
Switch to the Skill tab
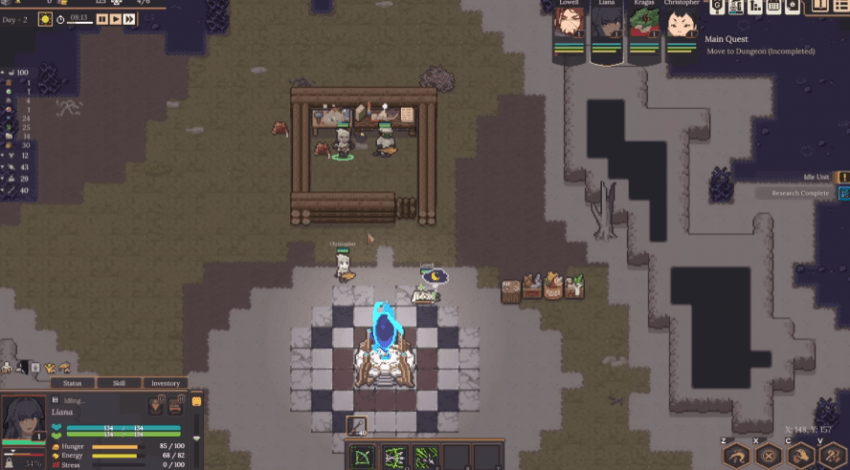118,383
